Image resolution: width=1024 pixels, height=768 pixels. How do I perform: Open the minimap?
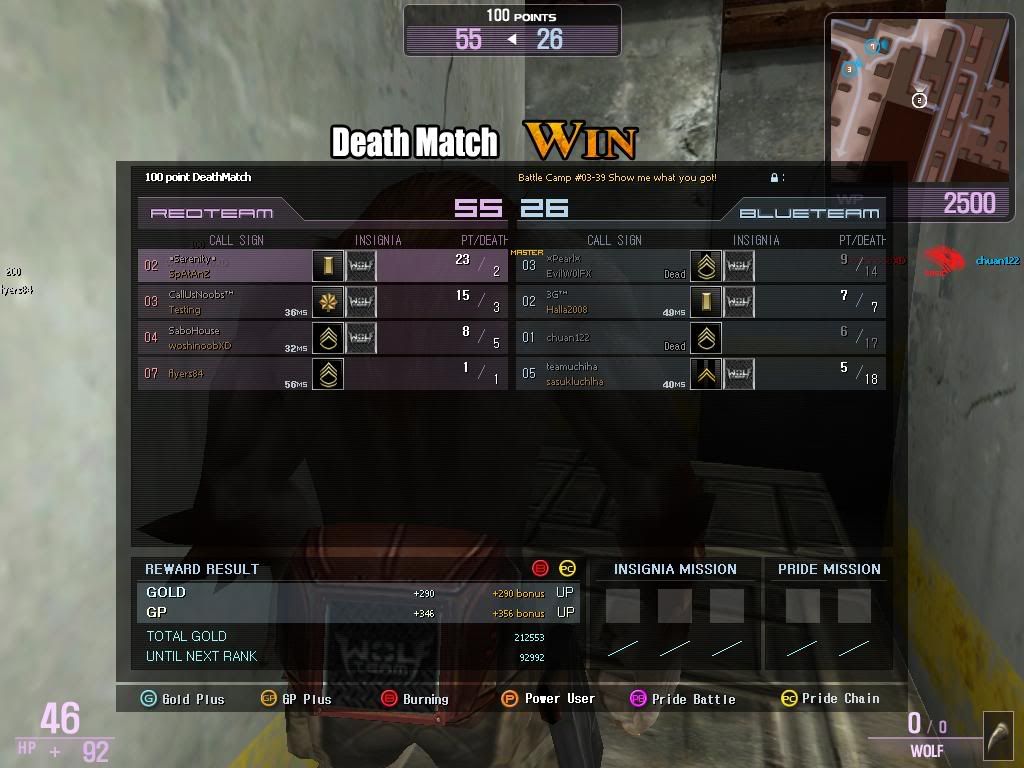tap(920, 98)
